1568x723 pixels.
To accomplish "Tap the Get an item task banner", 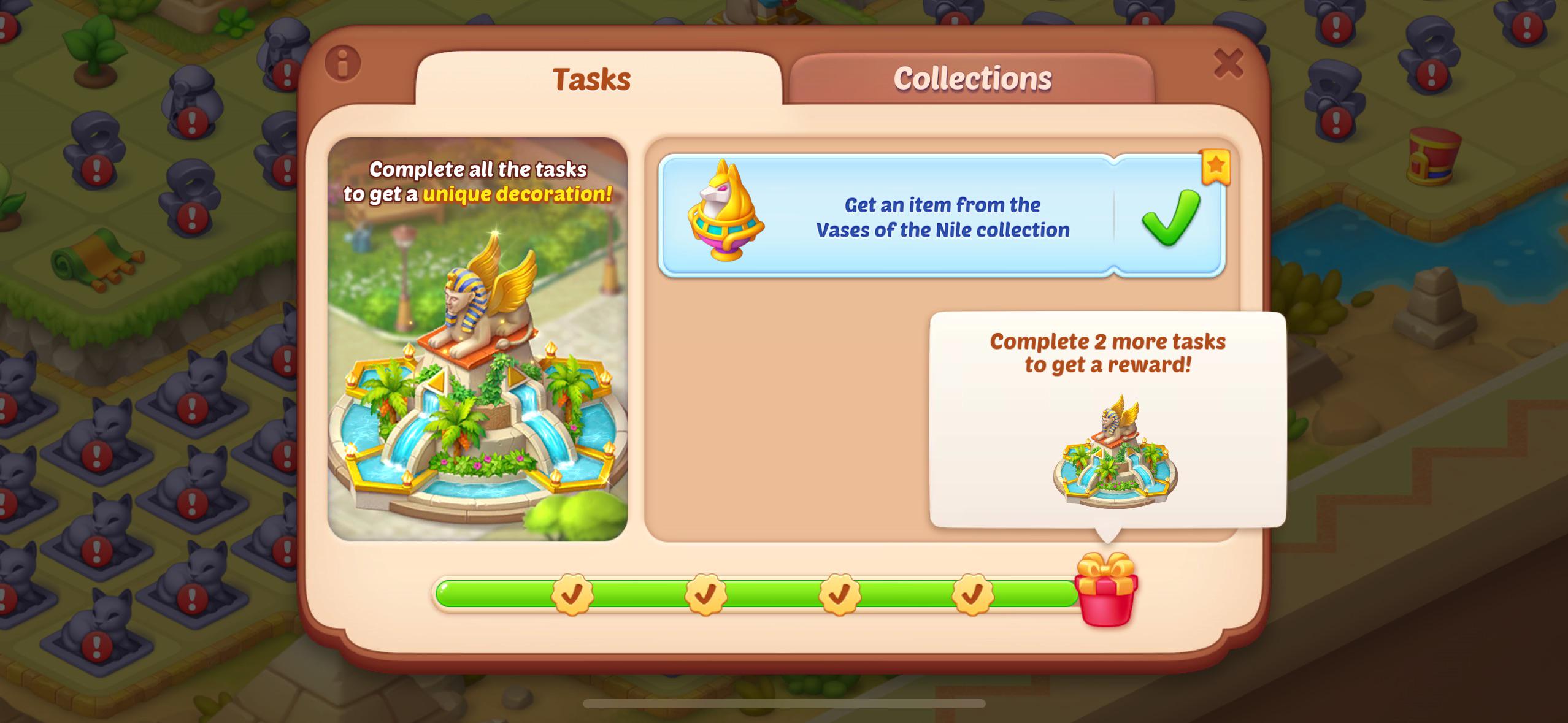I will [943, 215].
